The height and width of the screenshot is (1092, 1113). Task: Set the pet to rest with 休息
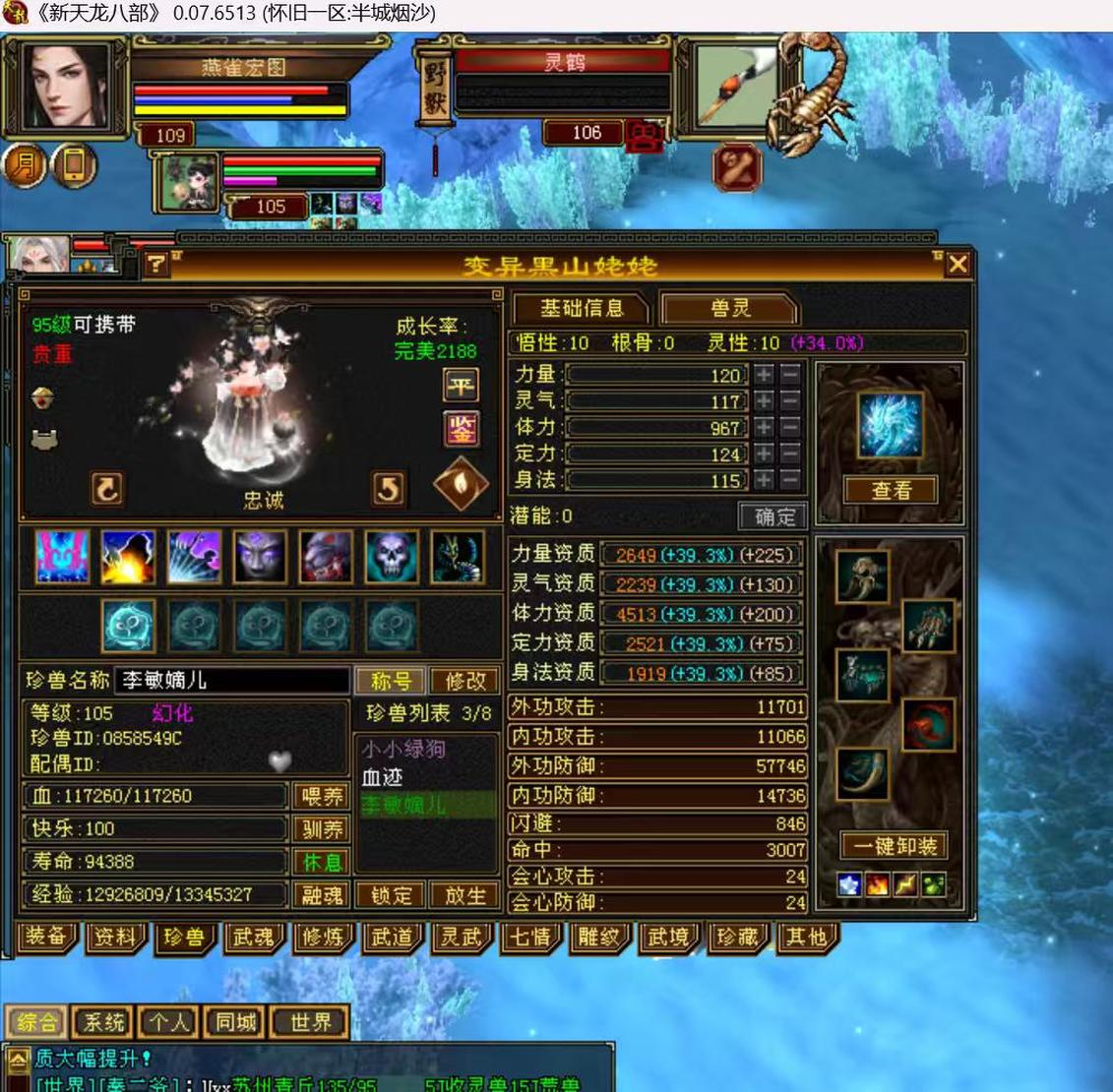pyautogui.click(x=321, y=862)
